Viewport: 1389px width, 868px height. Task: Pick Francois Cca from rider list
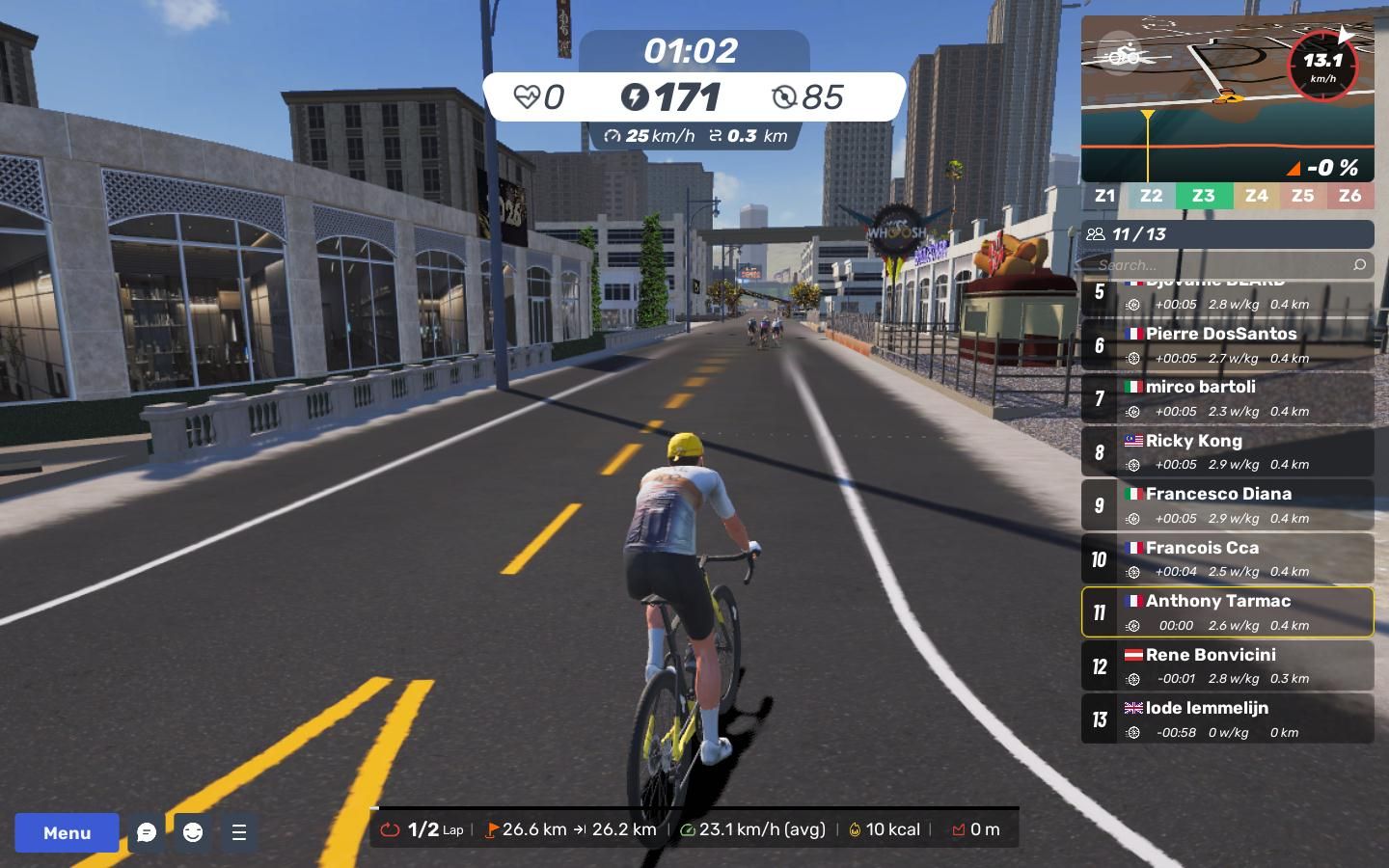click(x=1227, y=558)
